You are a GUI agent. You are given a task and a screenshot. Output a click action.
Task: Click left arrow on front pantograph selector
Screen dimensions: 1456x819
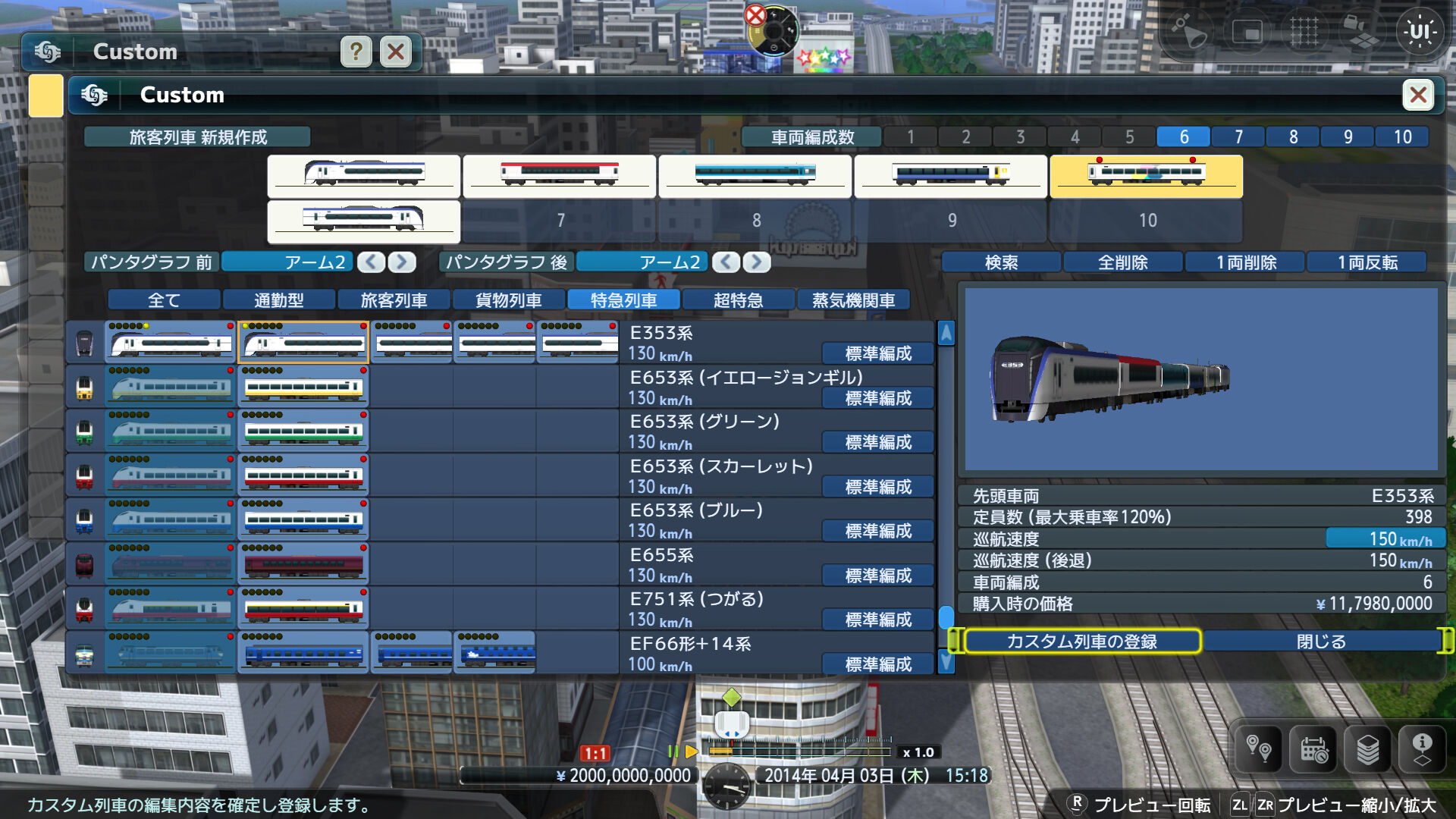pyautogui.click(x=372, y=262)
